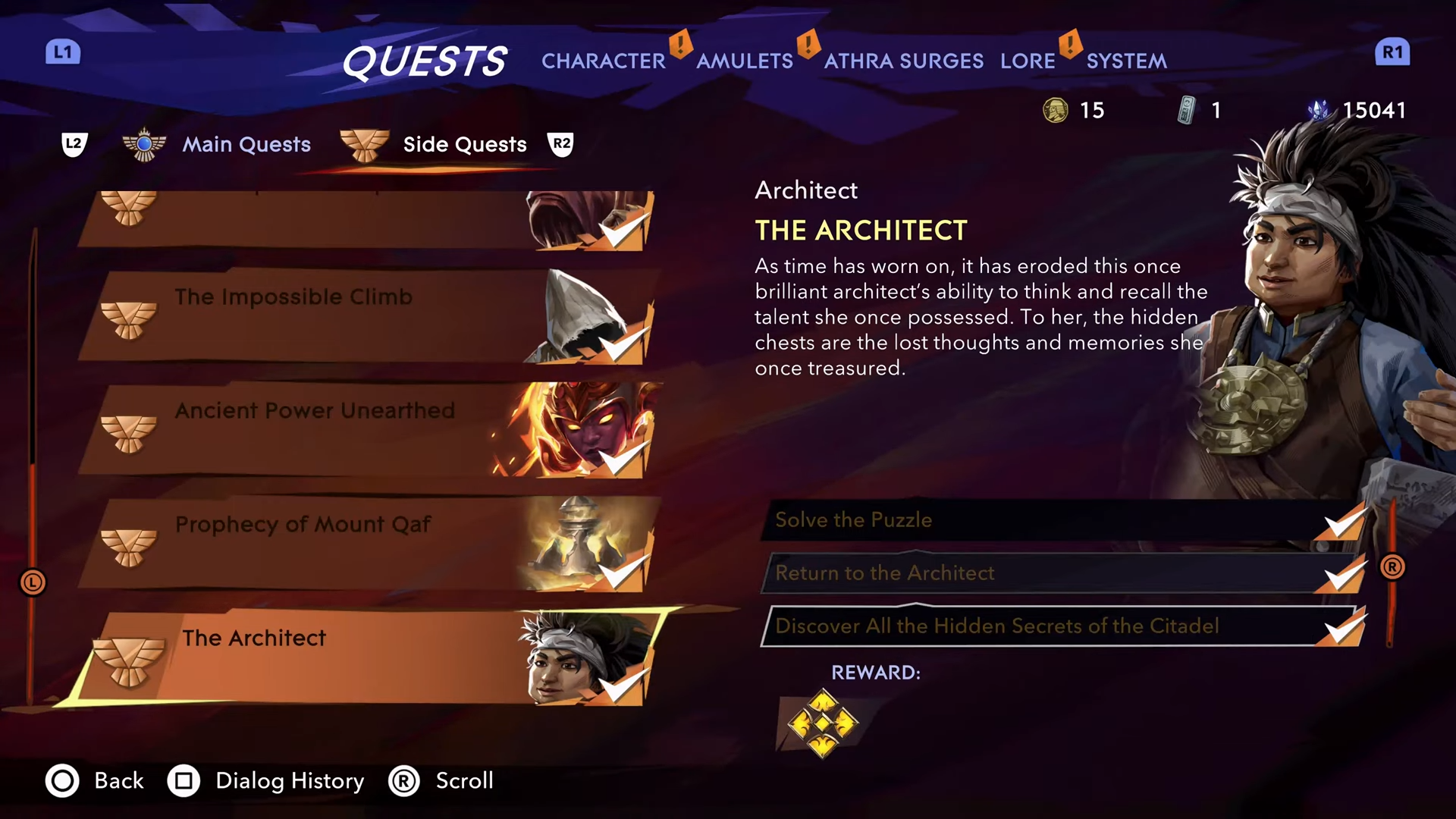
Task: Go back from the Quests menu
Action: (95, 781)
